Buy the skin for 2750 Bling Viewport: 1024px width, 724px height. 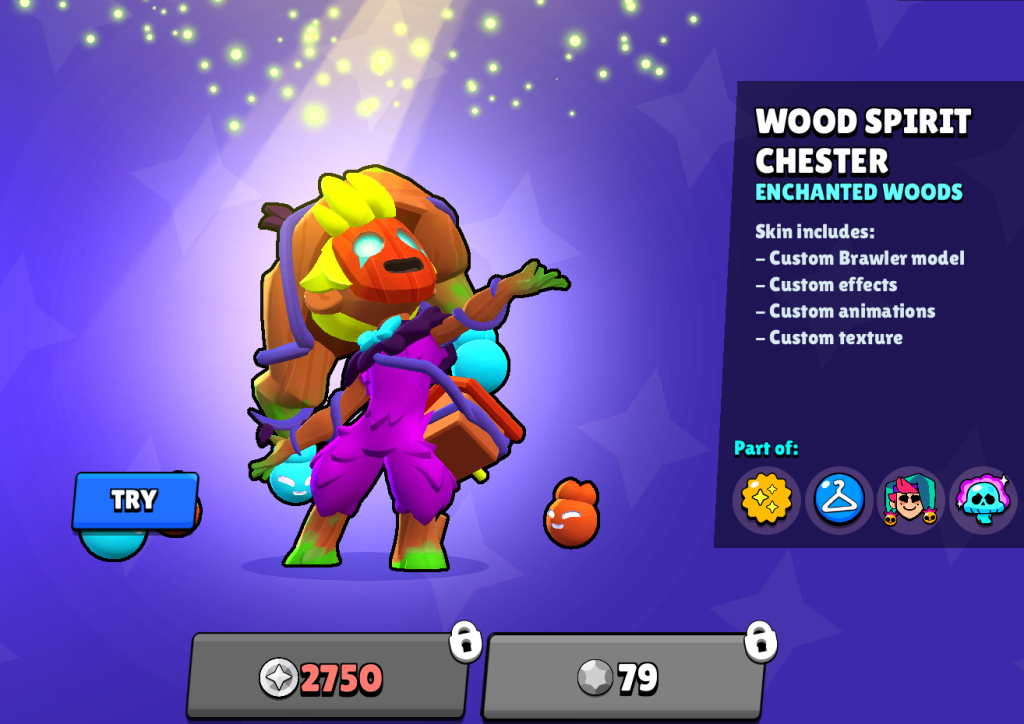tap(327, 677)
